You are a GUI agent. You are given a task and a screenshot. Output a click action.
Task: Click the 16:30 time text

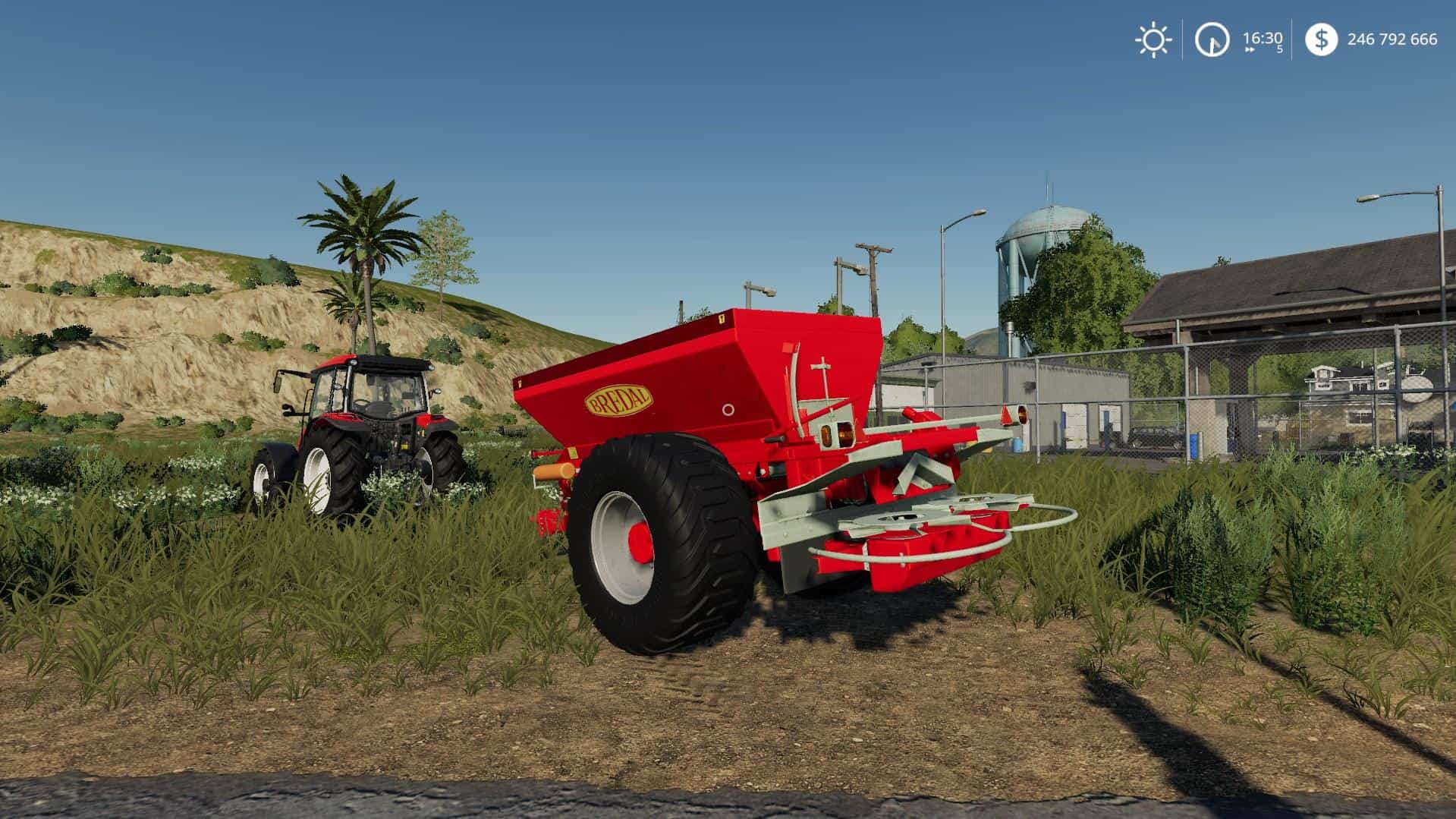pyautogui.click(x=1263, y=37)
